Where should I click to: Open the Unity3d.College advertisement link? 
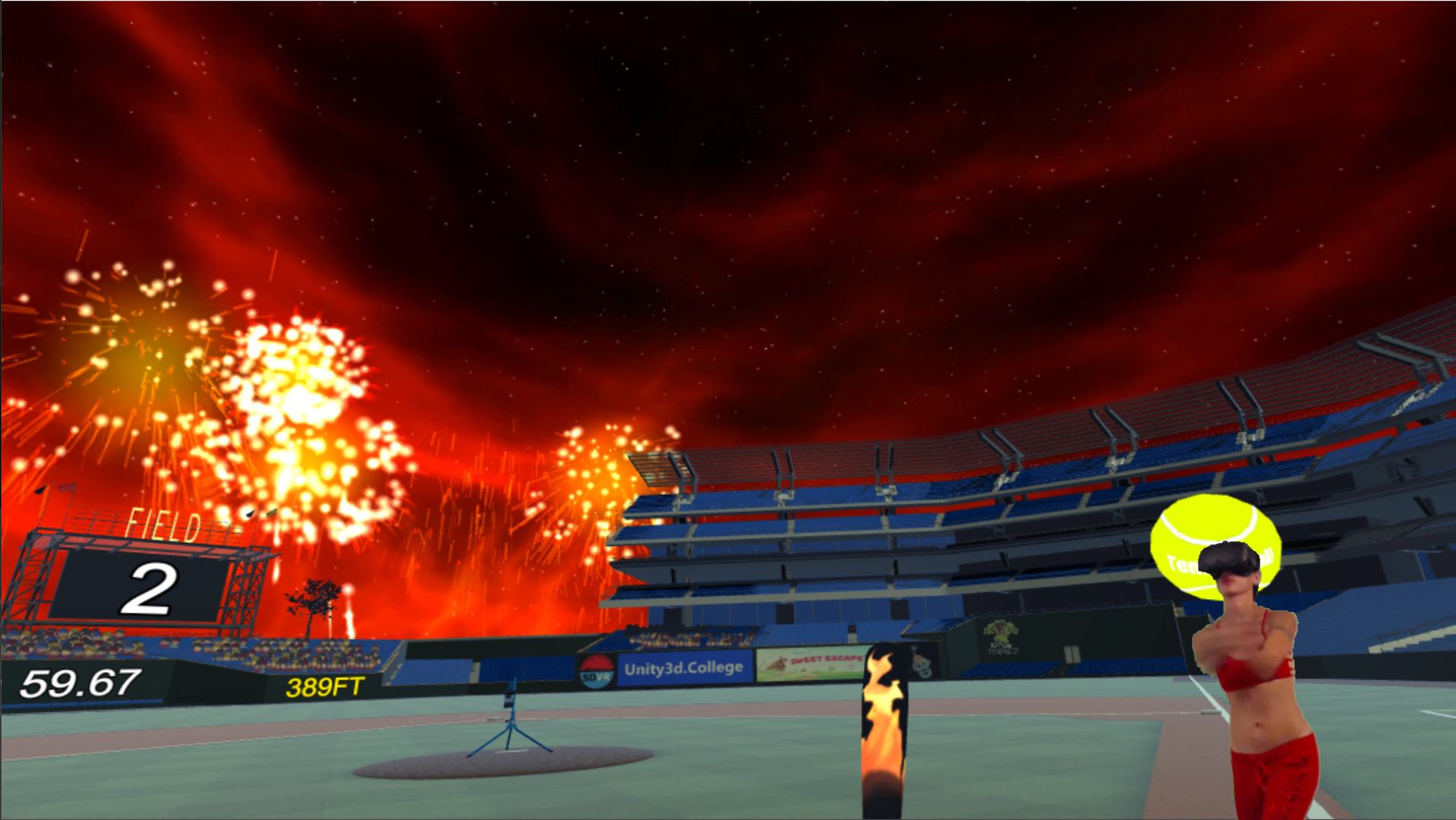684,668
